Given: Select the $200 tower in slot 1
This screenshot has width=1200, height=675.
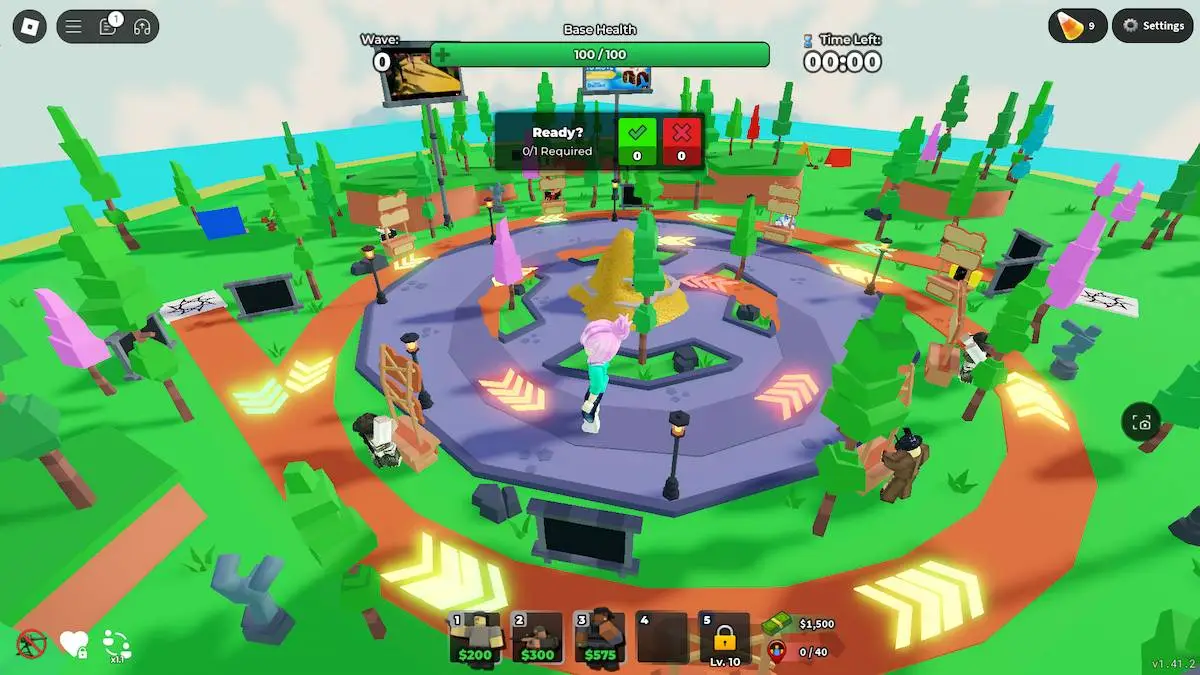Looking at the screenshot, I should pos(476,639).
